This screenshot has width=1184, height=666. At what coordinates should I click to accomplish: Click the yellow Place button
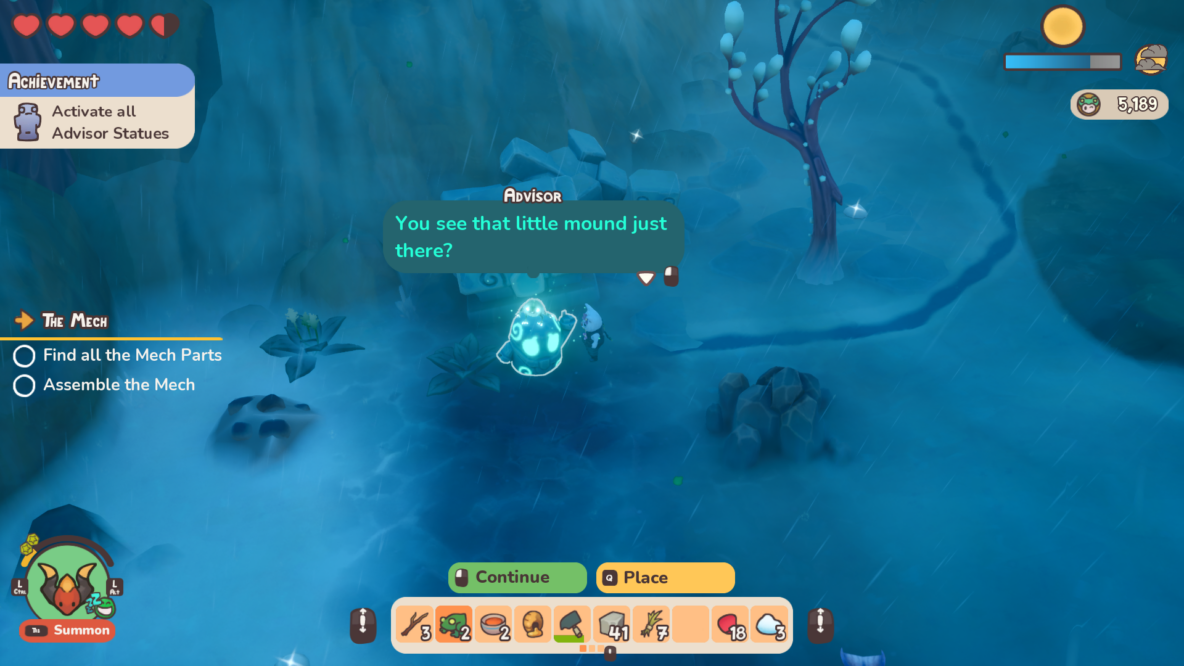click(665, 578)
